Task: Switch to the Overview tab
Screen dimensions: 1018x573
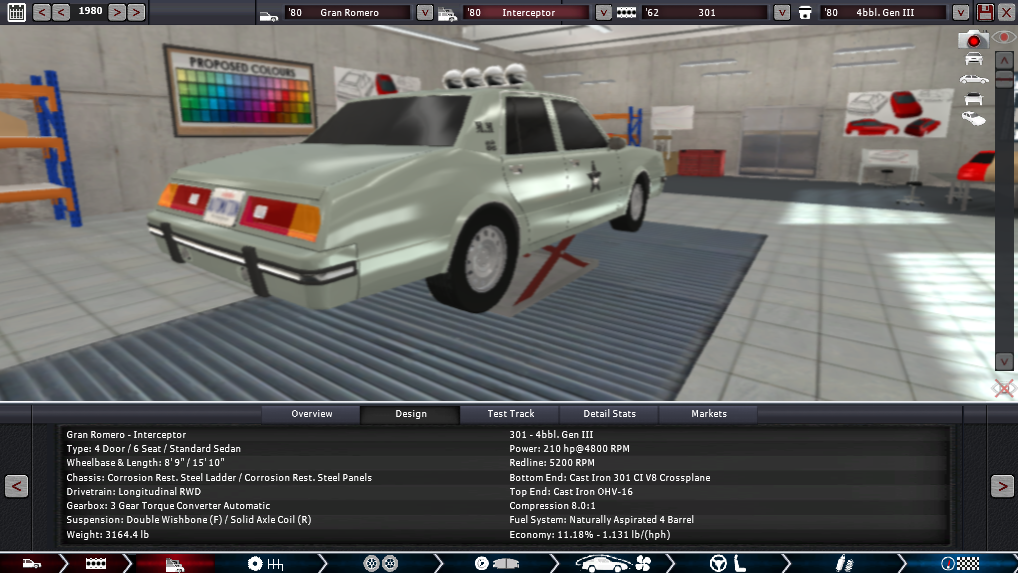Action: coord(311,414)
